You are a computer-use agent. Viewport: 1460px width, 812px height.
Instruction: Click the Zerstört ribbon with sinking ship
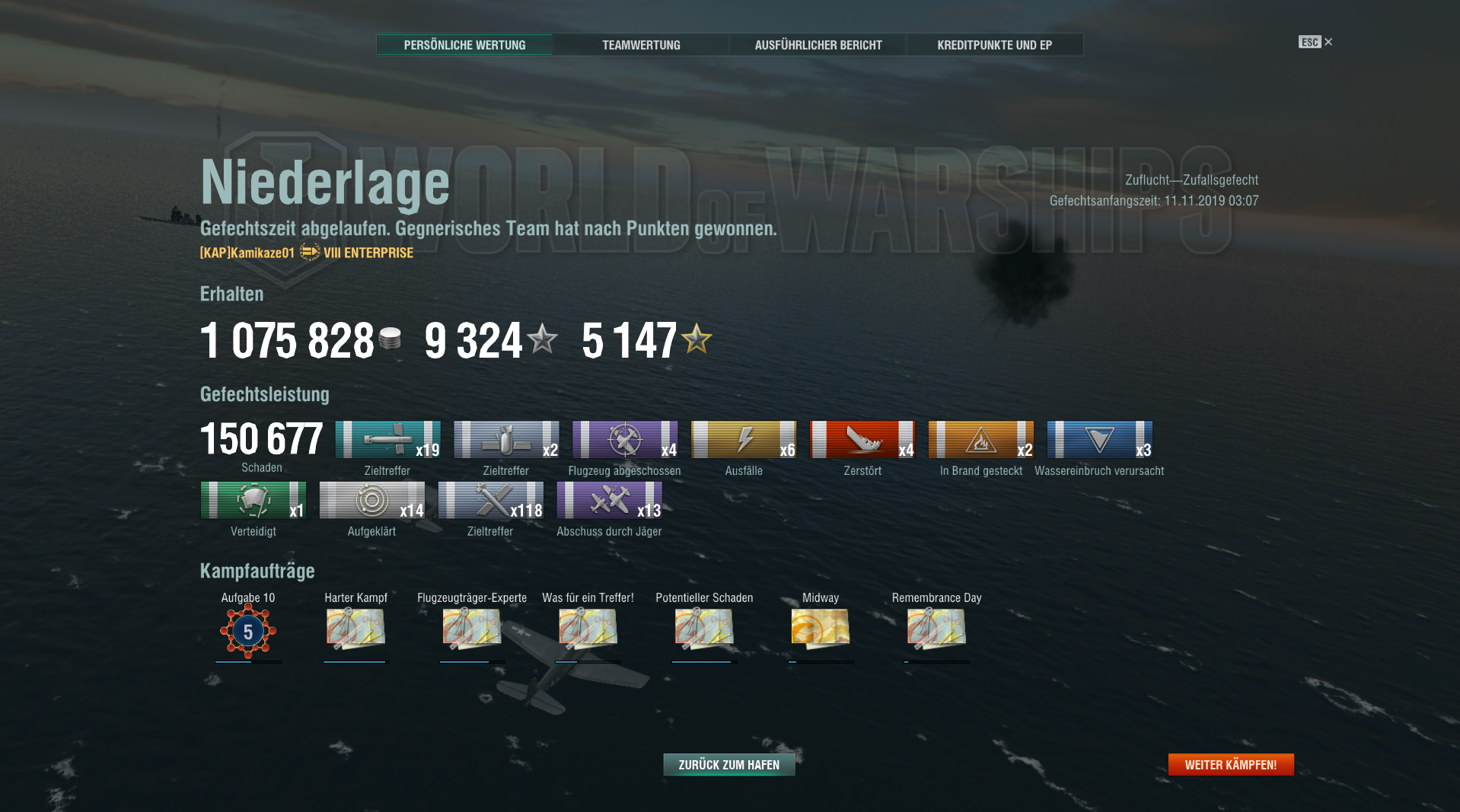862,440
